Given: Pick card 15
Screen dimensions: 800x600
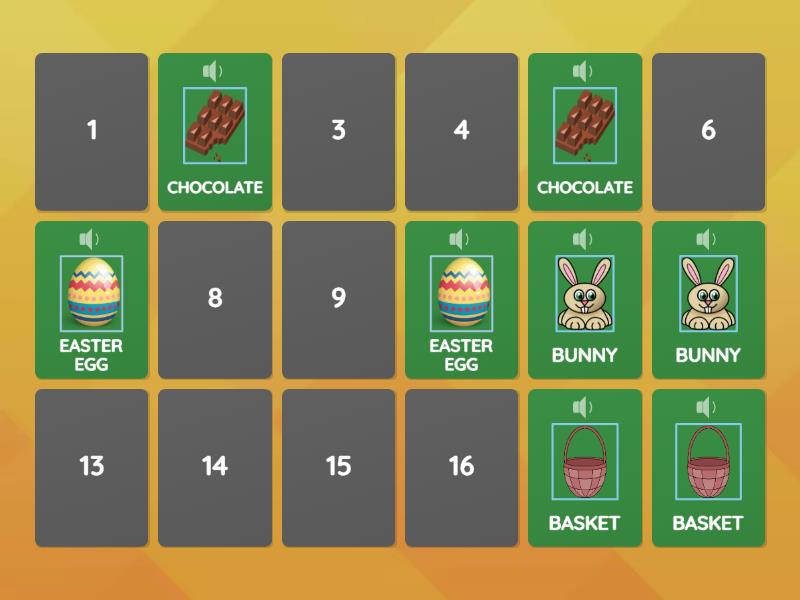Looking at the screenshot, I should (x=338, y=467).
